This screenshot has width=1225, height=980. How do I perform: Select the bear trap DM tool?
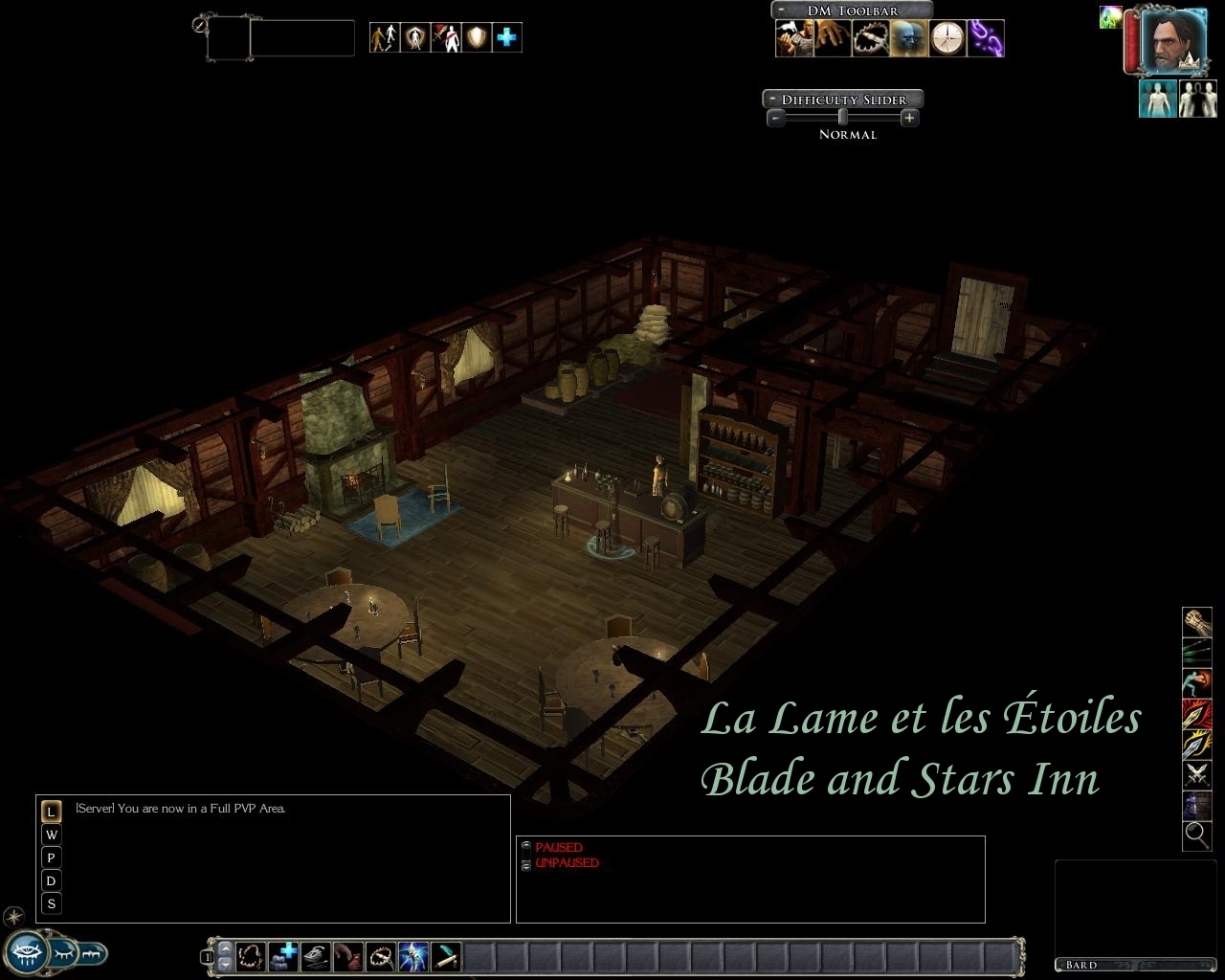[x=871, y=39]
